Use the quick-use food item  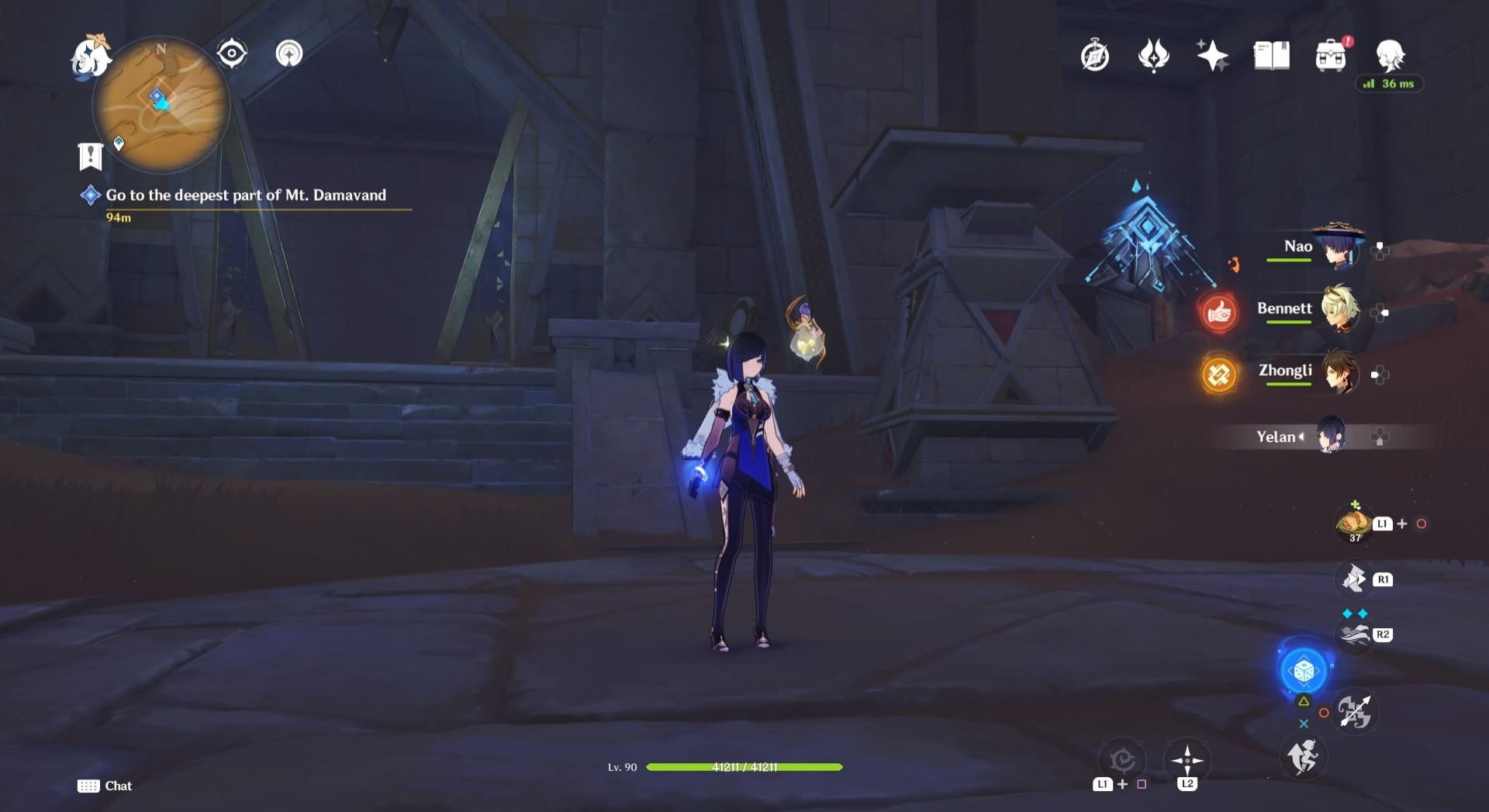click(1353, 523)
